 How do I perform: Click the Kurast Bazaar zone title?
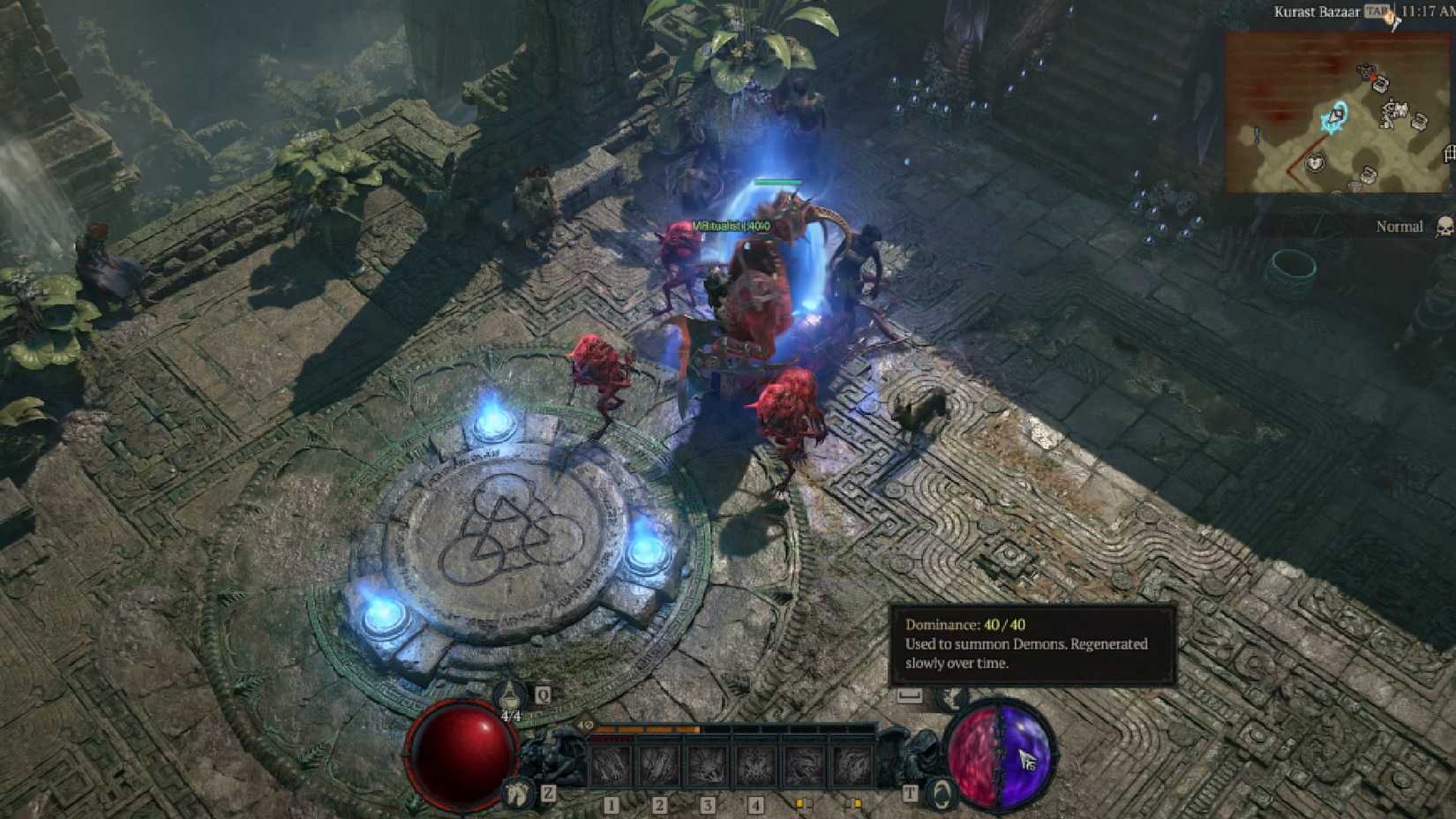1317,11
